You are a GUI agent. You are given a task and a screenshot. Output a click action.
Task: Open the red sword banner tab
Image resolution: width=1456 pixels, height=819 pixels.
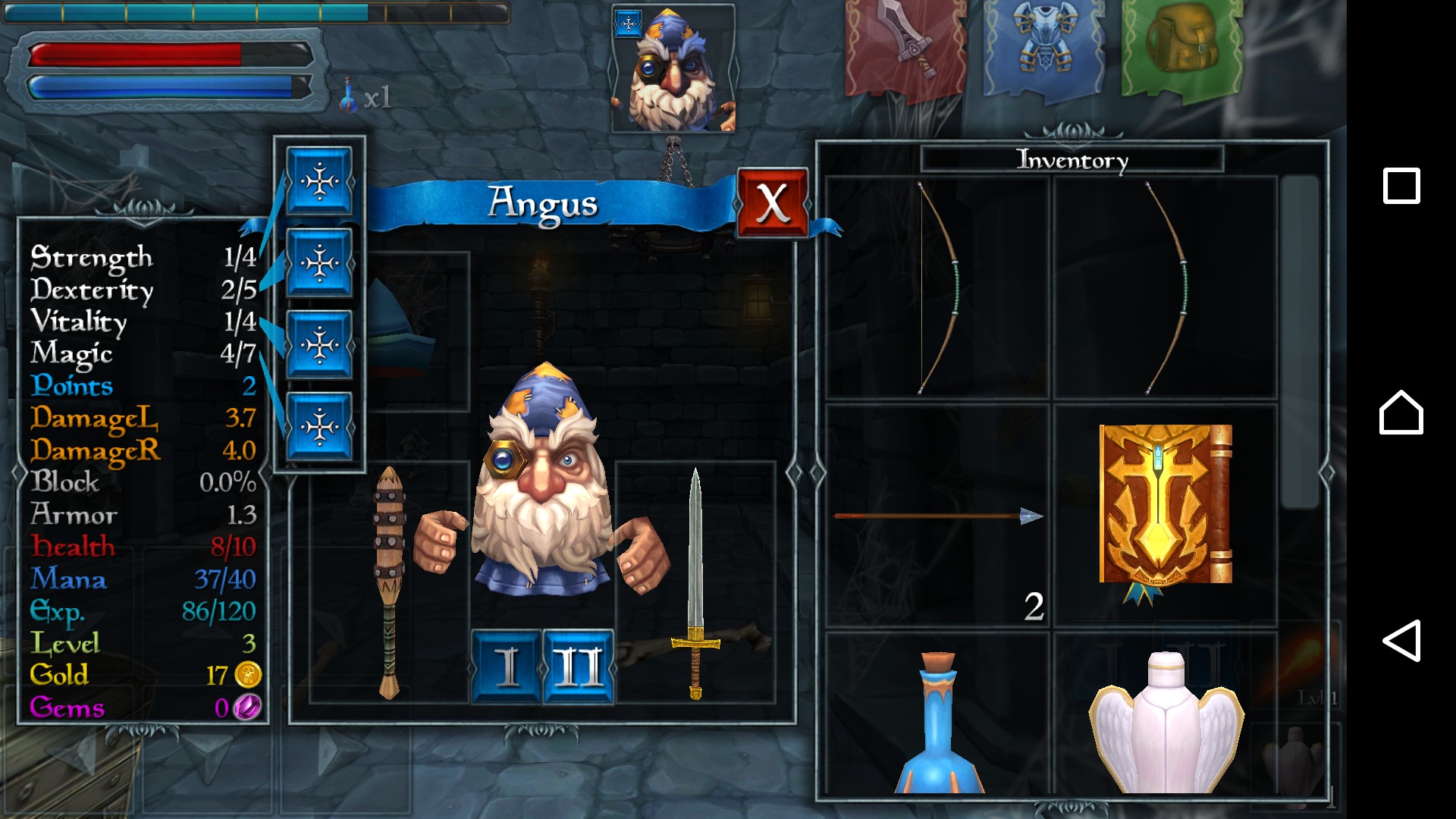click(905, 47)
